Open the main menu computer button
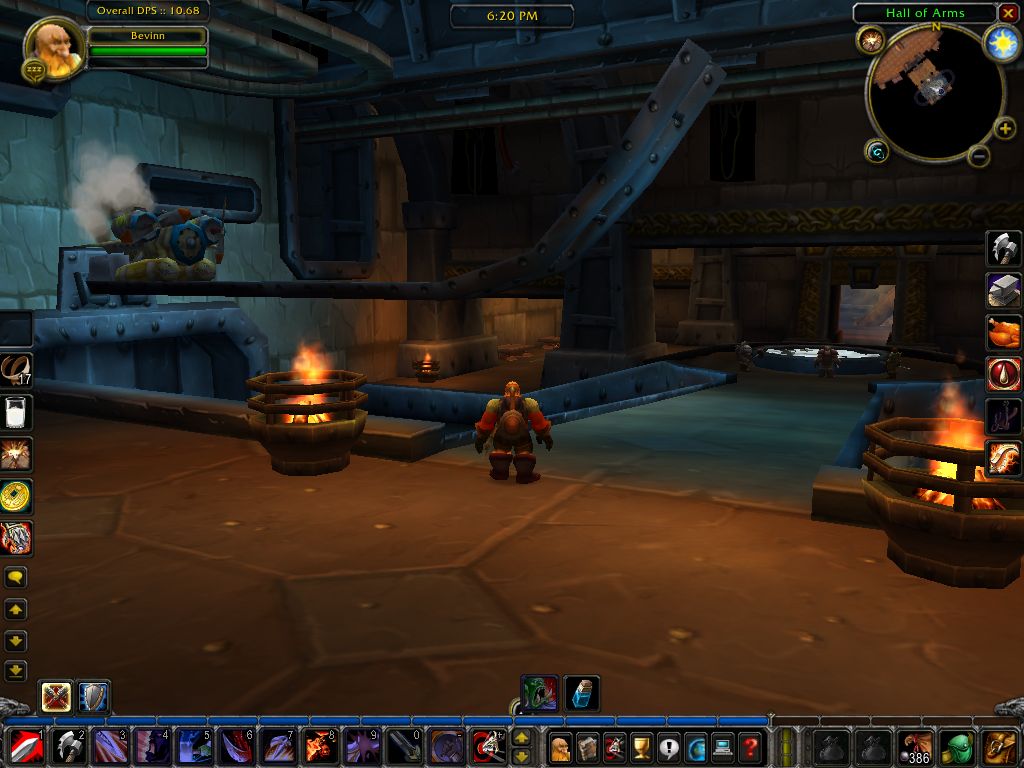The image size is (1024, 768). point(722,746)
